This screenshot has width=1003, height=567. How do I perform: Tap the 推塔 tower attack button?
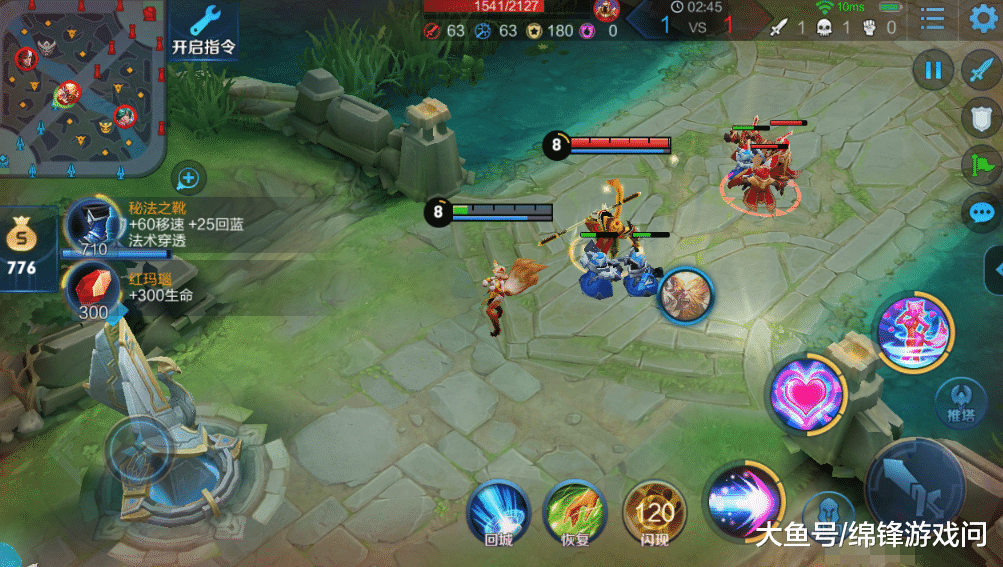click(953, 402)
